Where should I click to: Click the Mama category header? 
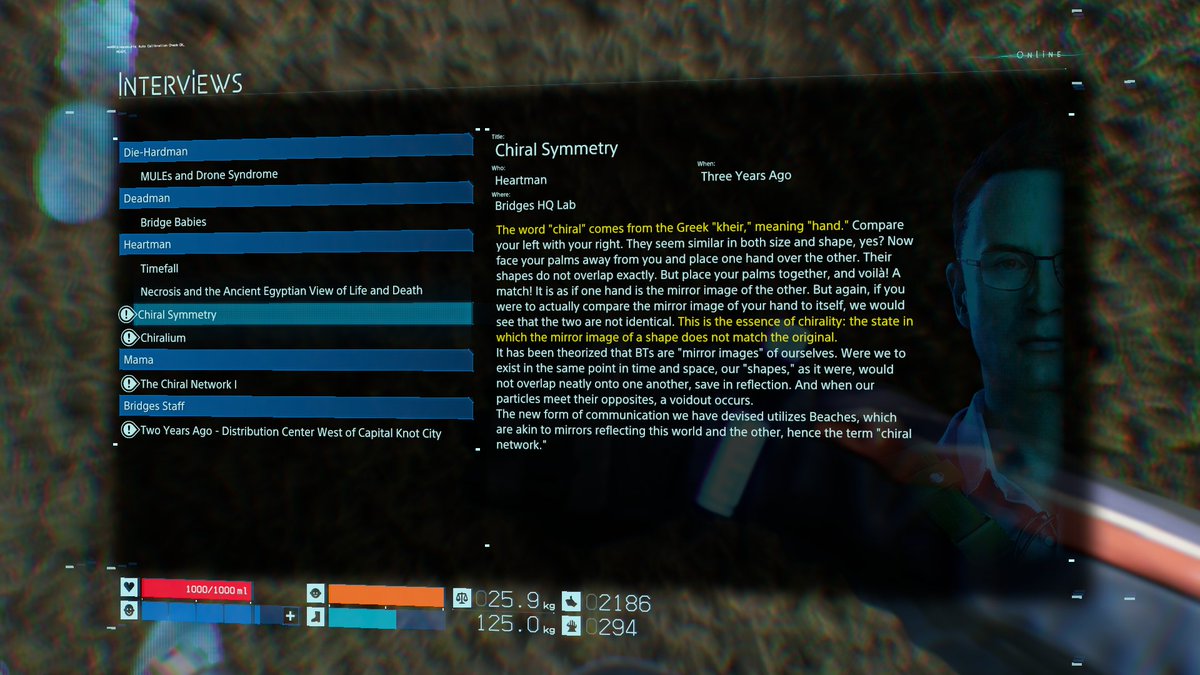point(295,359)
